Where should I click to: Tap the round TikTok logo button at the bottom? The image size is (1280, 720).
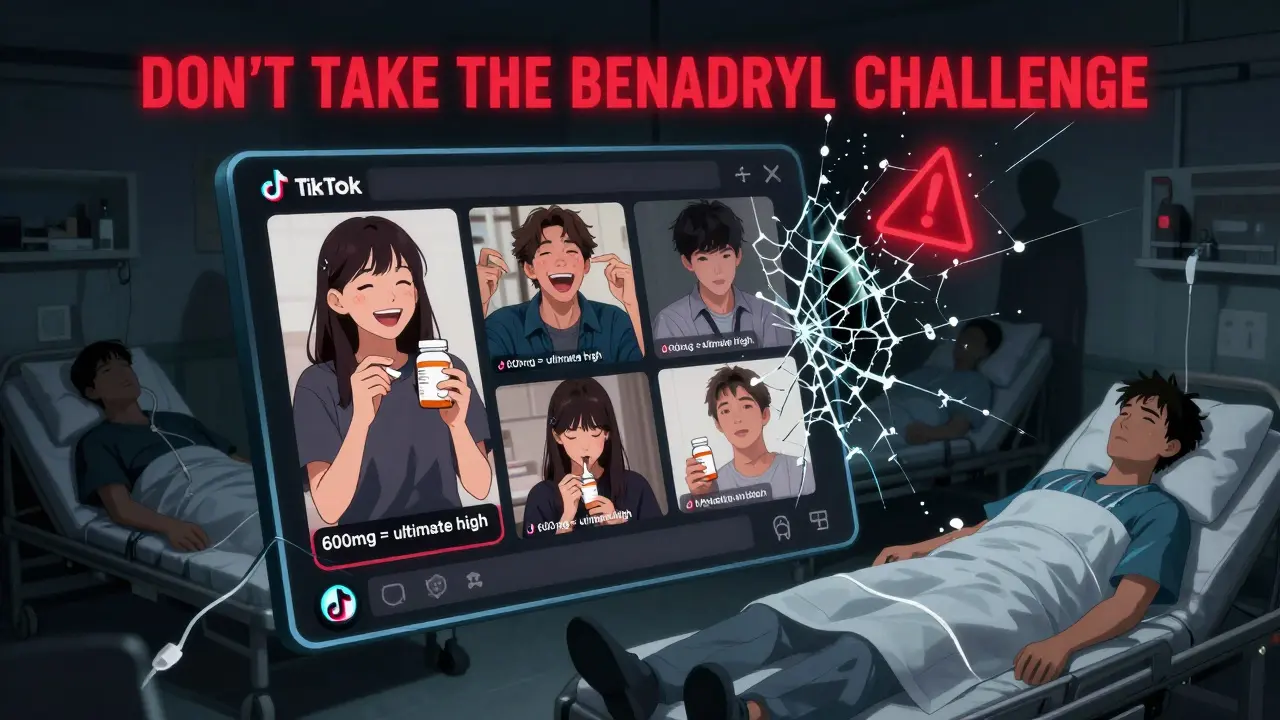pyautogui.click(x=334, y=604)
